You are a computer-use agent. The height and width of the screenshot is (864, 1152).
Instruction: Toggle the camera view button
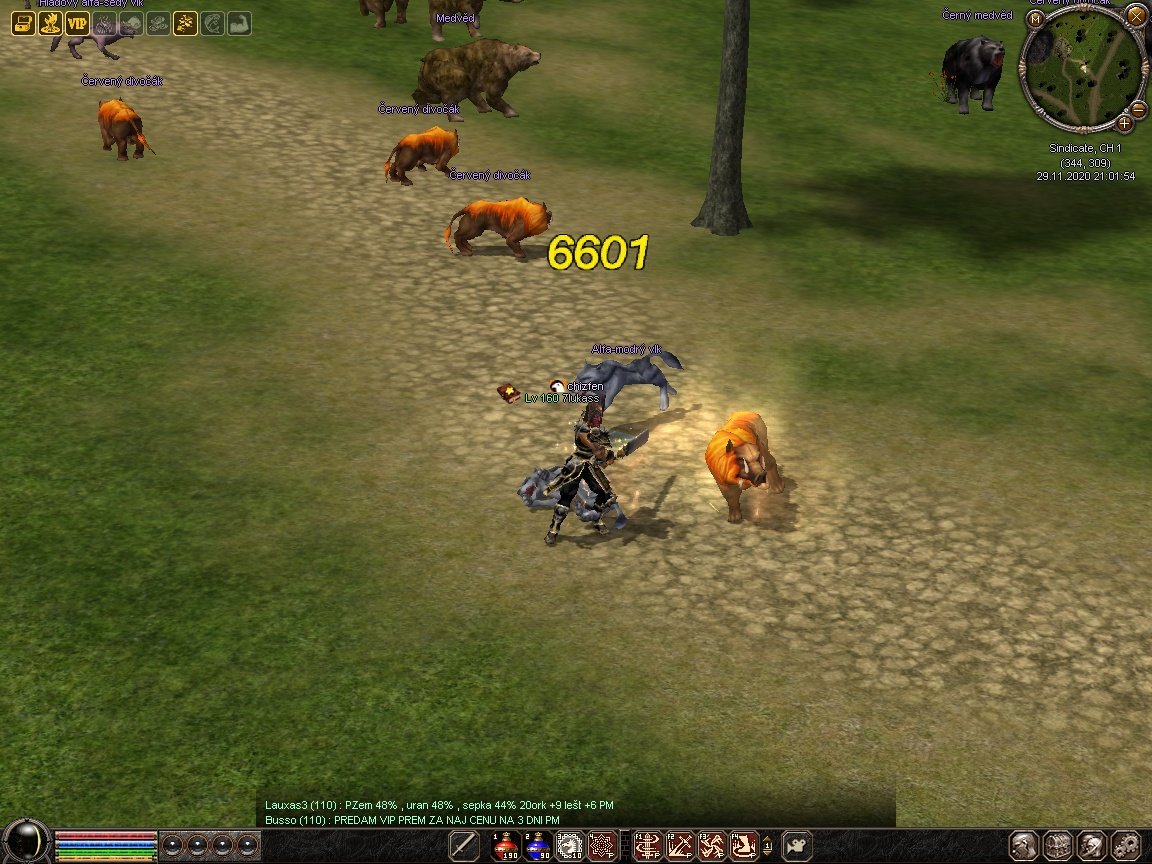pyautogui.click(x=797, y=846)
